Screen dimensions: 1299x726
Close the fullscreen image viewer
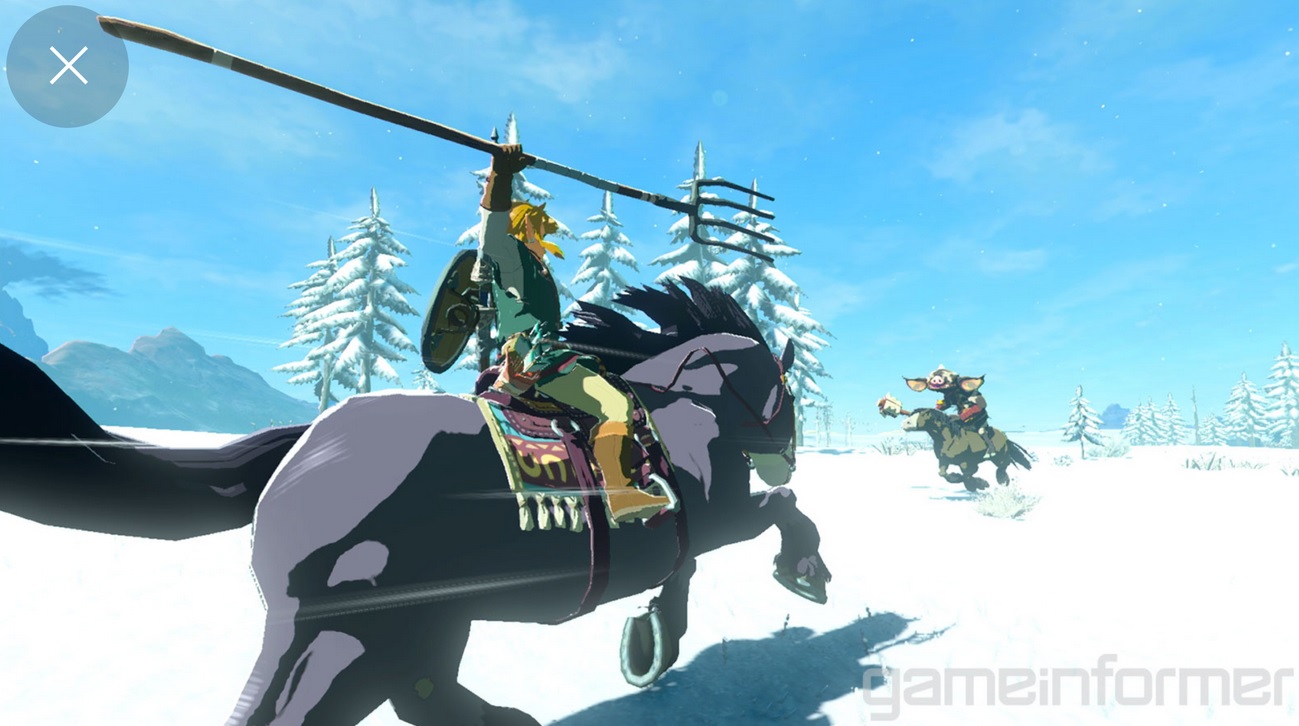67,65
